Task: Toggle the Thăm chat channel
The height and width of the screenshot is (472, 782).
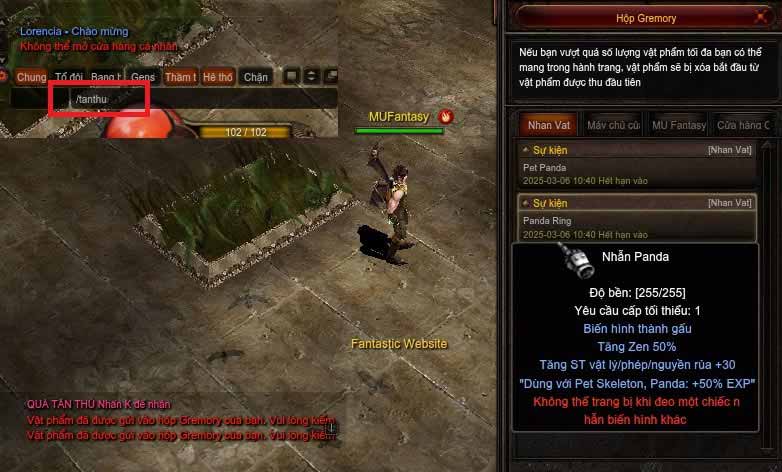Action: pyautogui.click(x=180, y=77)
